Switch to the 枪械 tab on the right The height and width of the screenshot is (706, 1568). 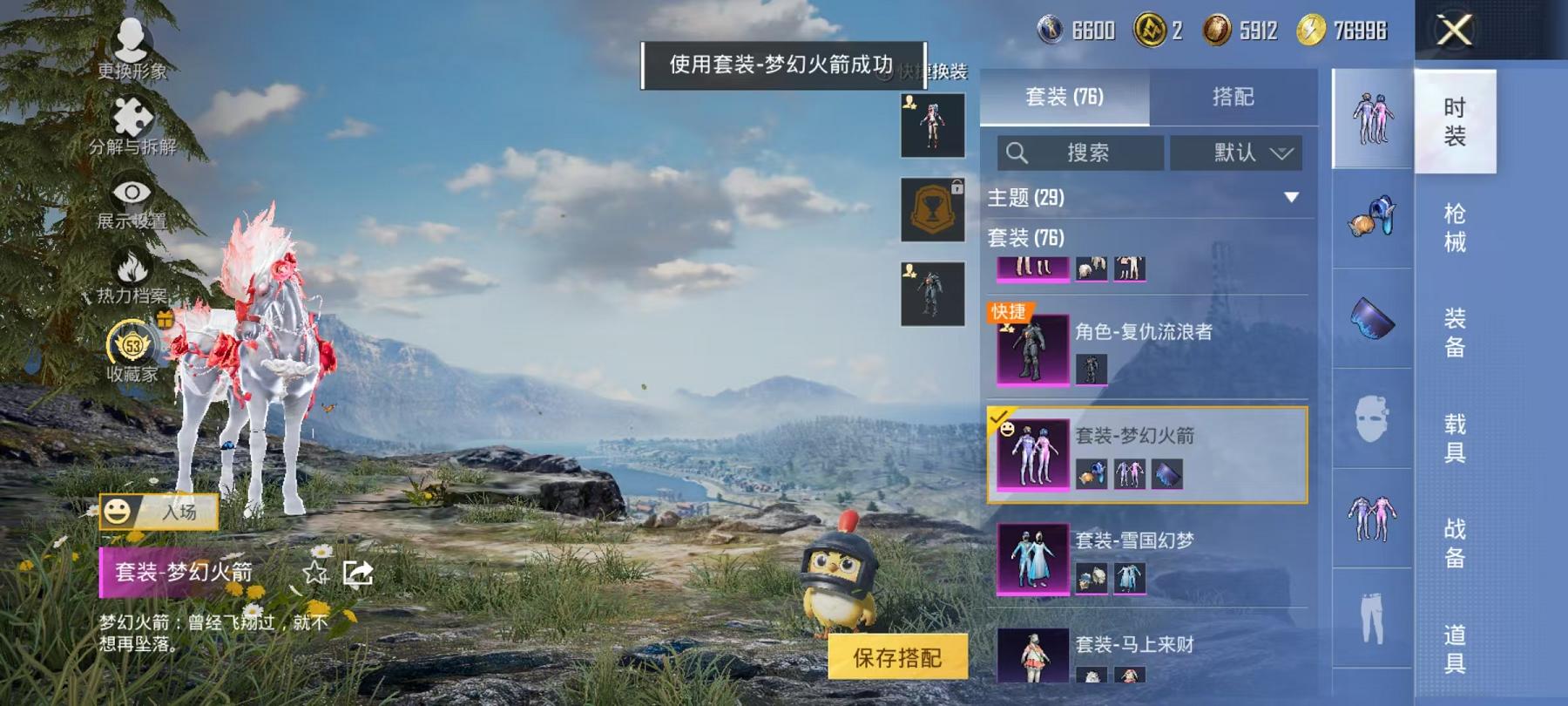(x=1456, y=228)
